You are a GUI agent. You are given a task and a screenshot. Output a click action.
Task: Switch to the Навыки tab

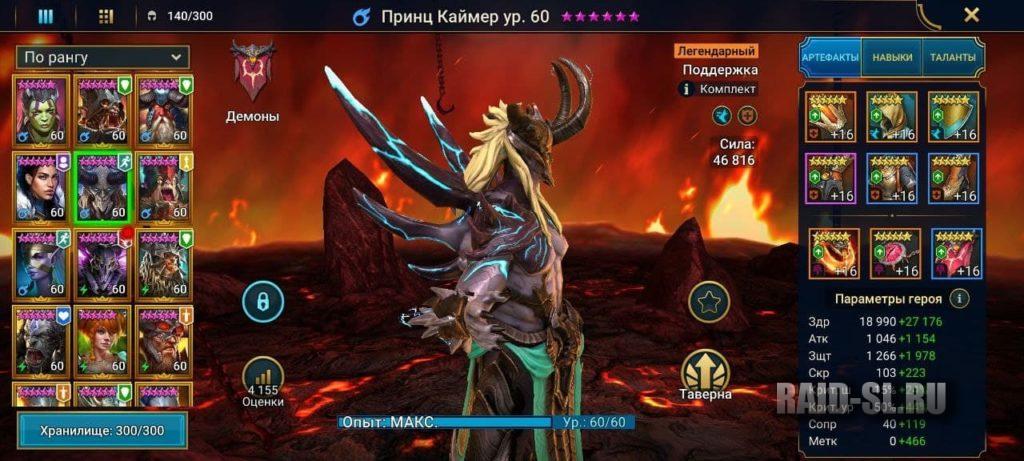coord(891,58)
